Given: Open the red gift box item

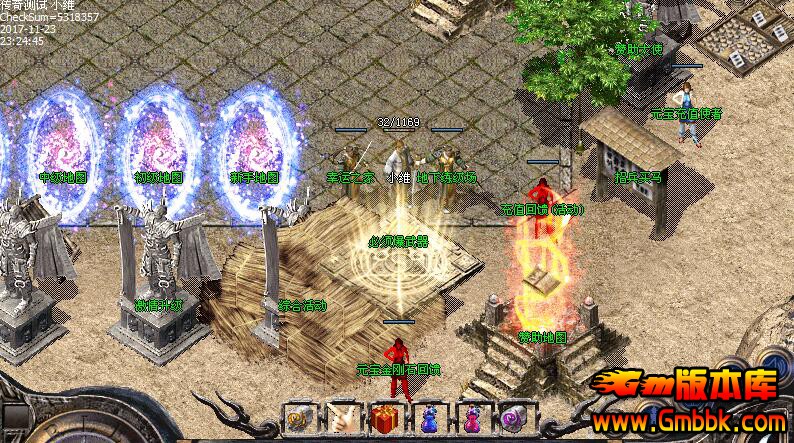Looking at the screenshot, I should [384, 417].
